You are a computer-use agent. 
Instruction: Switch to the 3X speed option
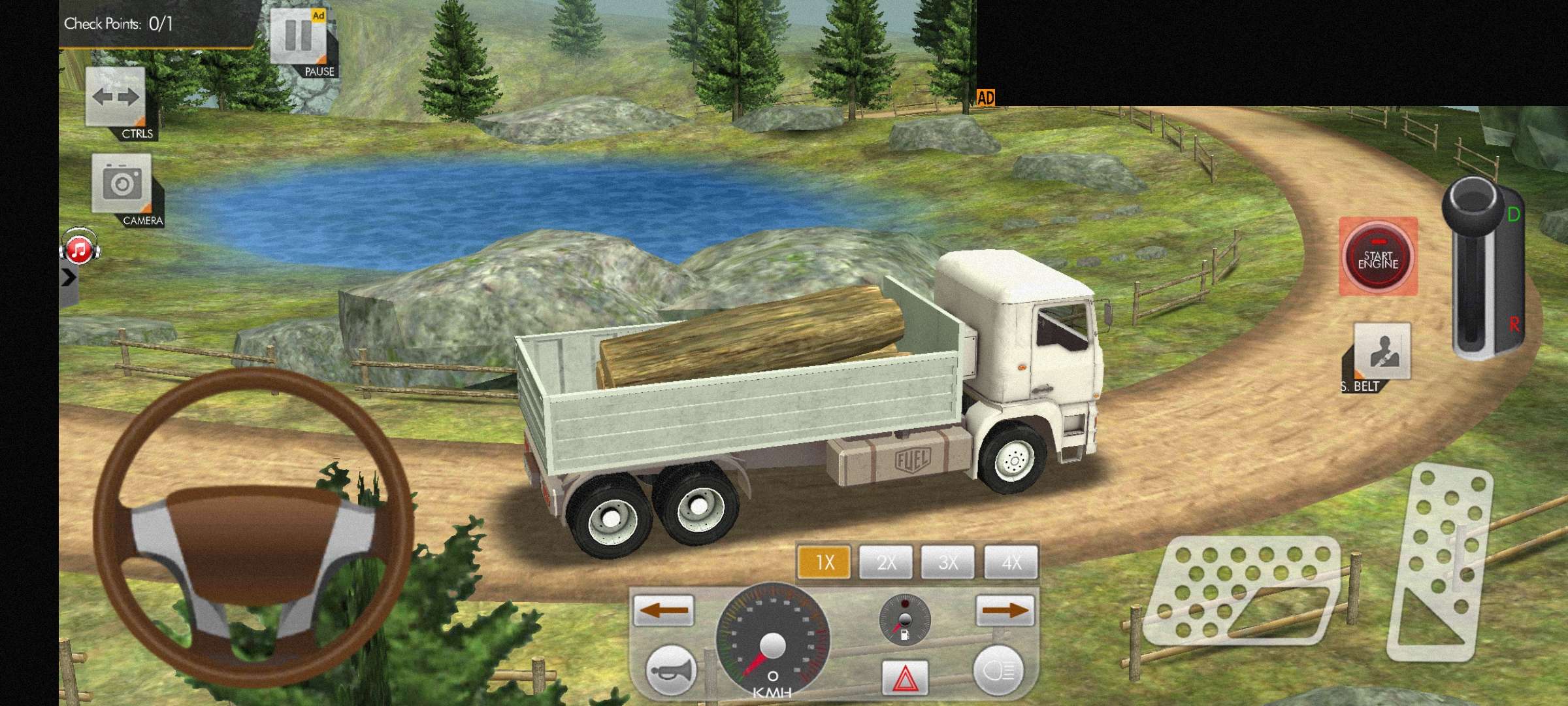point(948,562)
